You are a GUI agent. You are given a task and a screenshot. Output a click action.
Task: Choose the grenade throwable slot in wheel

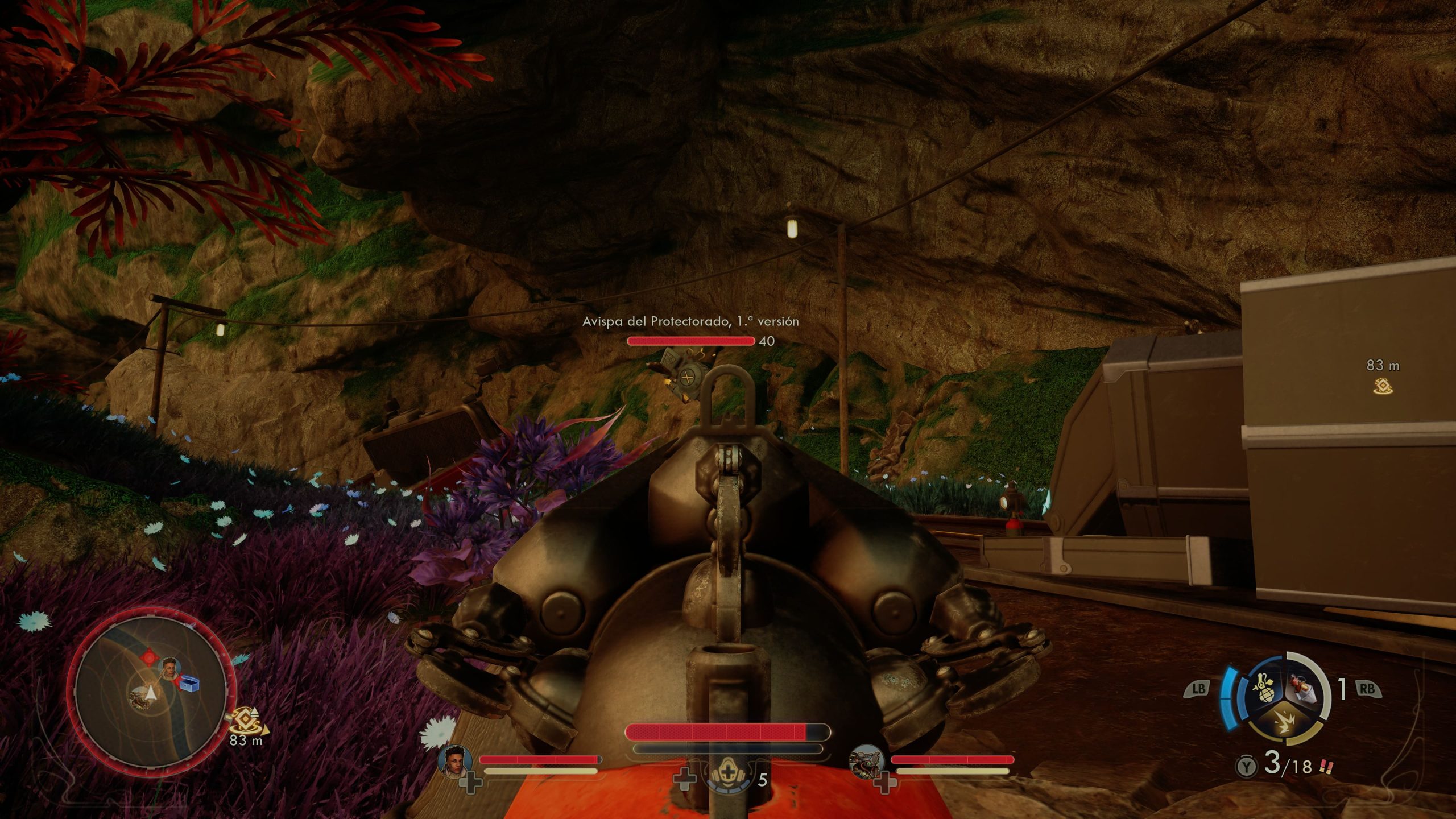[x=1266, y=690]
